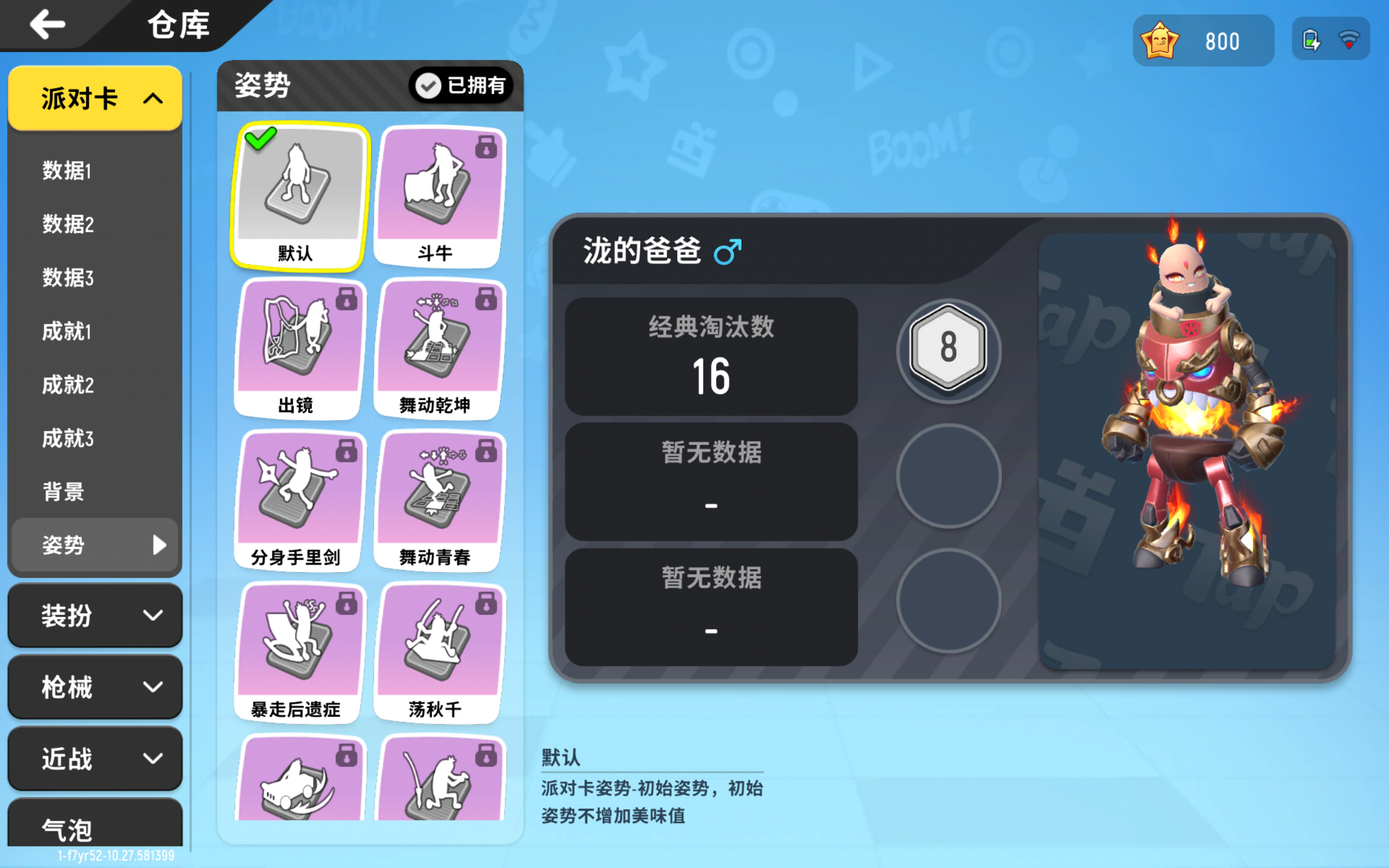Click the green checkmark on 默认 pose
The width and height of the screenshot is (1389, 868).
pyautogui.click(x=262, y=138)
